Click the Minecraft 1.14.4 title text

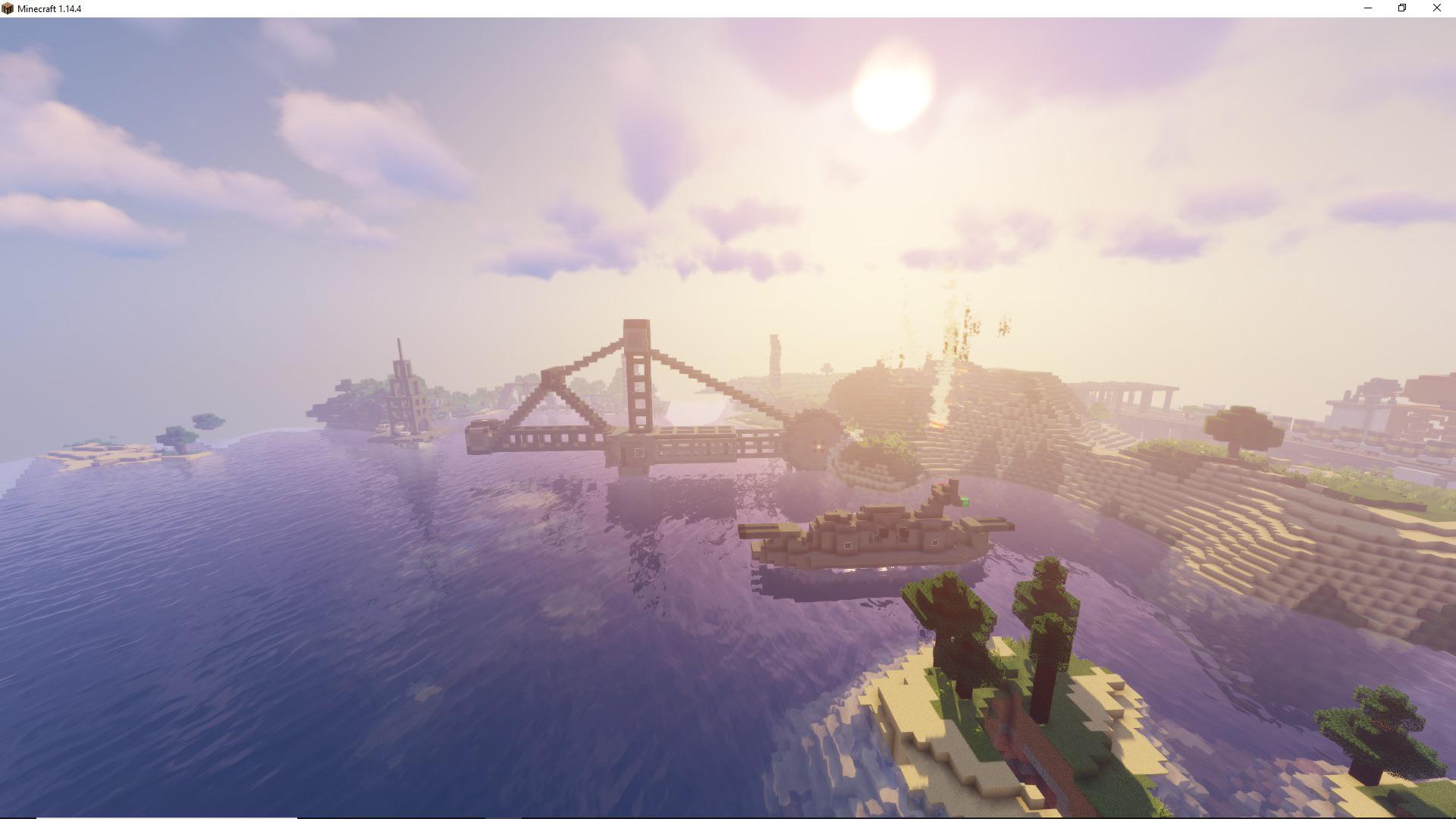pos(49,8)
